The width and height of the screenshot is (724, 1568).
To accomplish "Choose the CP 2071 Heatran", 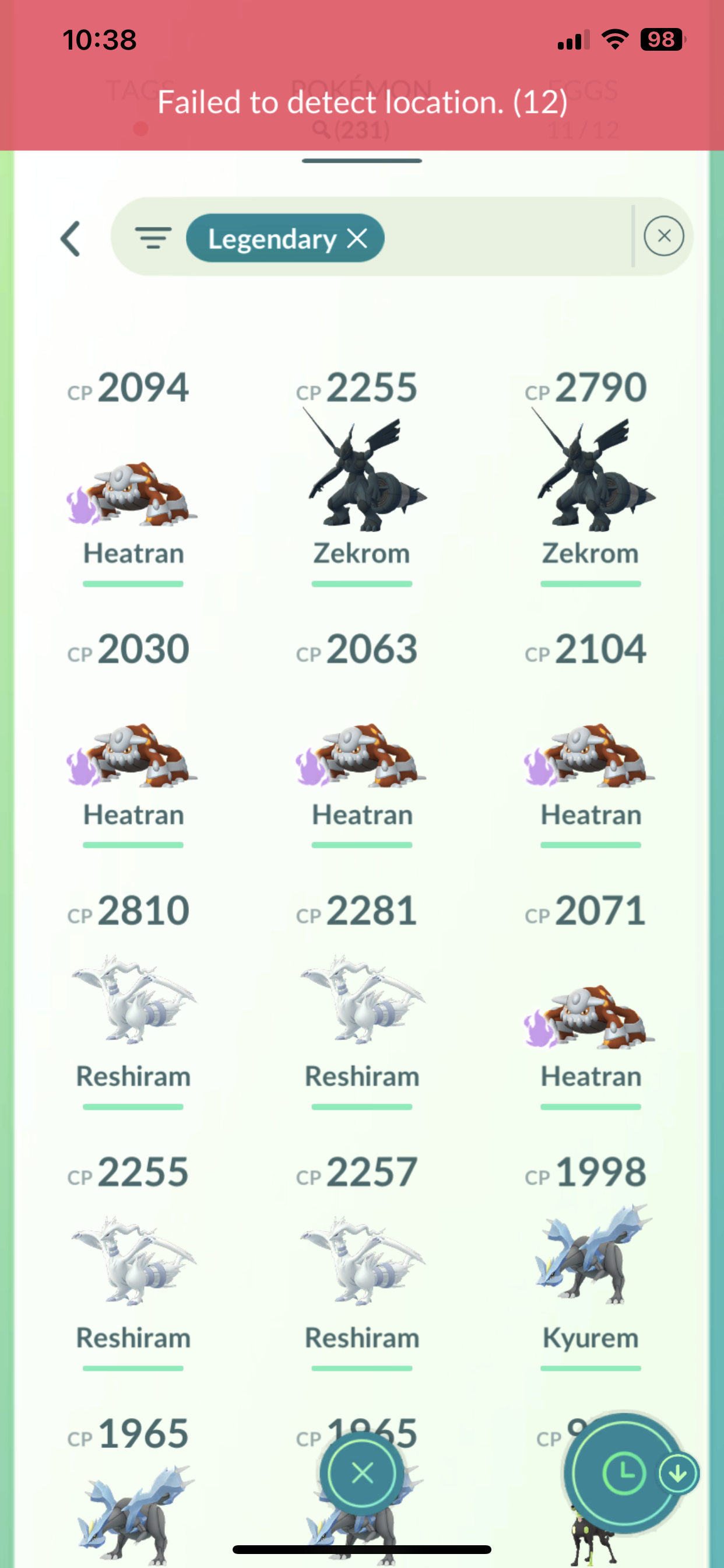I will pos(590,1017).
